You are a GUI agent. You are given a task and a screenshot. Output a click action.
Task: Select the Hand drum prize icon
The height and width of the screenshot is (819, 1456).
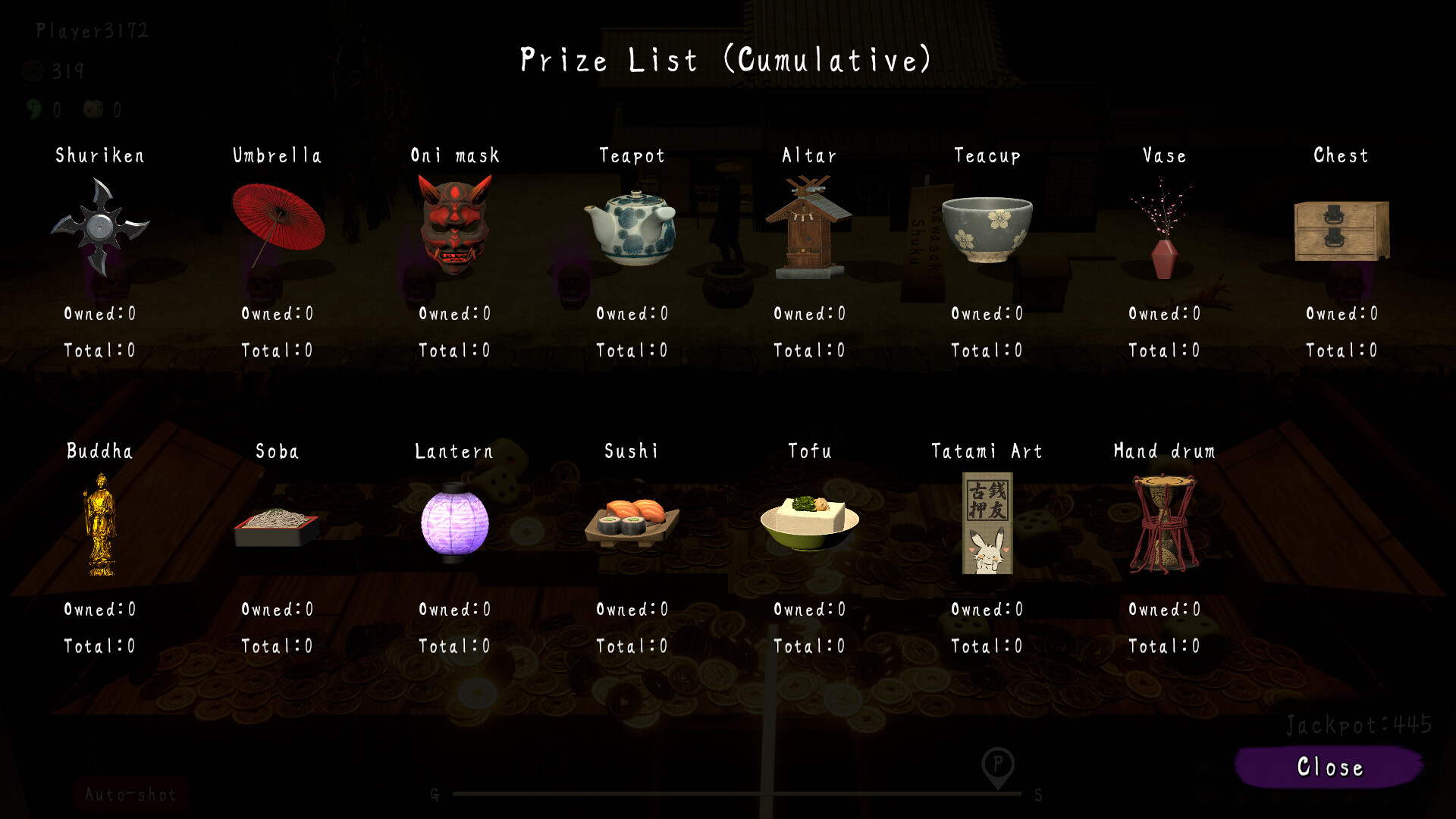1164,523
